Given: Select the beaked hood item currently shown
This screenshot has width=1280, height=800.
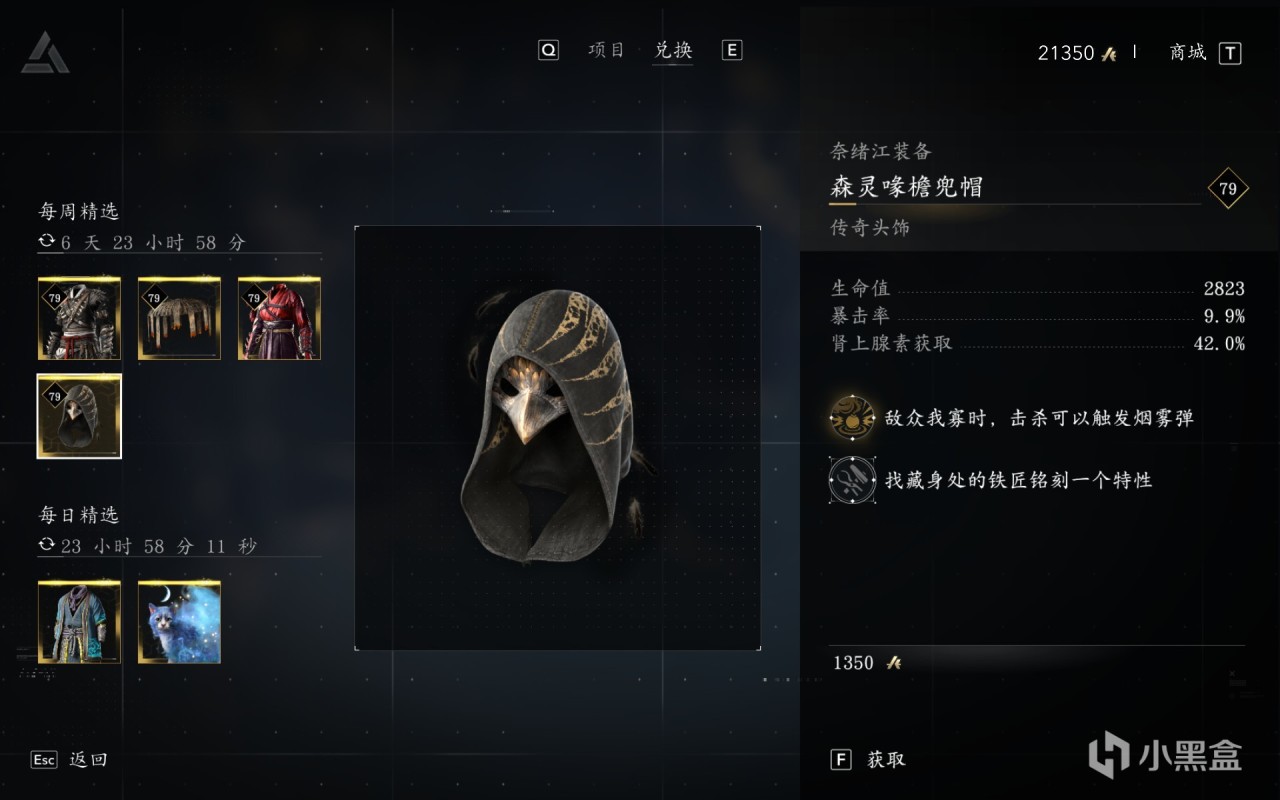Looking at the screenshot, I should pos(79,415).
